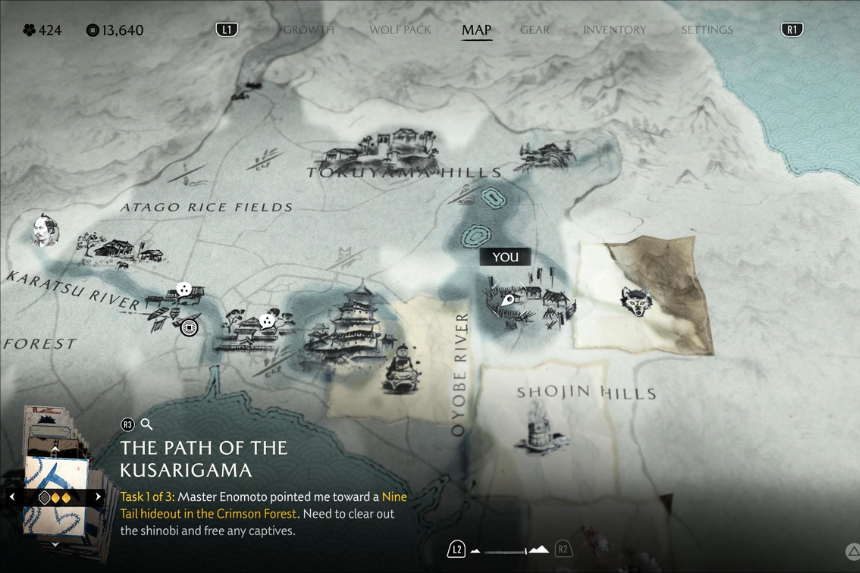Inspect the quest with the magnifying glass icon
This screenshot has height=573, width=860.
[x=147, y=424]
